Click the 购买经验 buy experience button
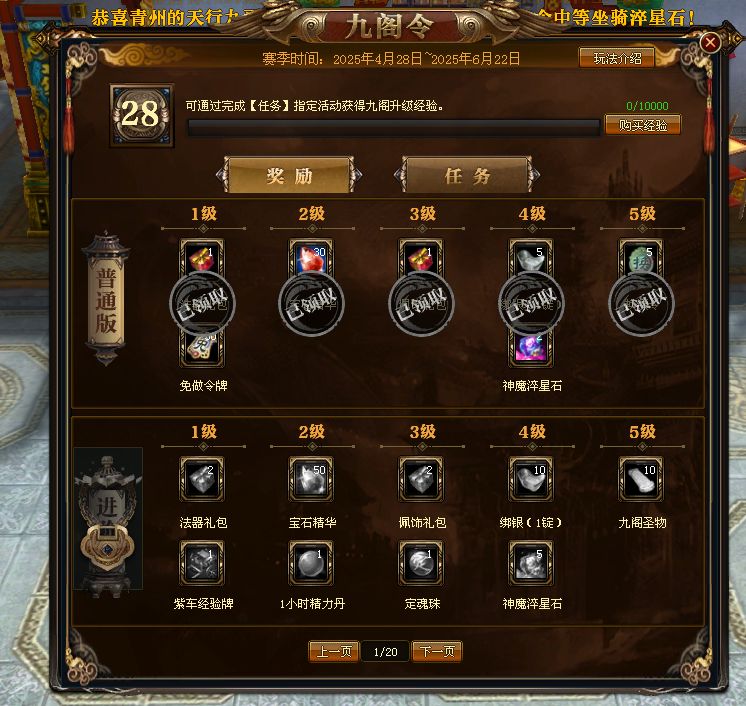This screenshot has height=706, width=746. coord(643,125)
